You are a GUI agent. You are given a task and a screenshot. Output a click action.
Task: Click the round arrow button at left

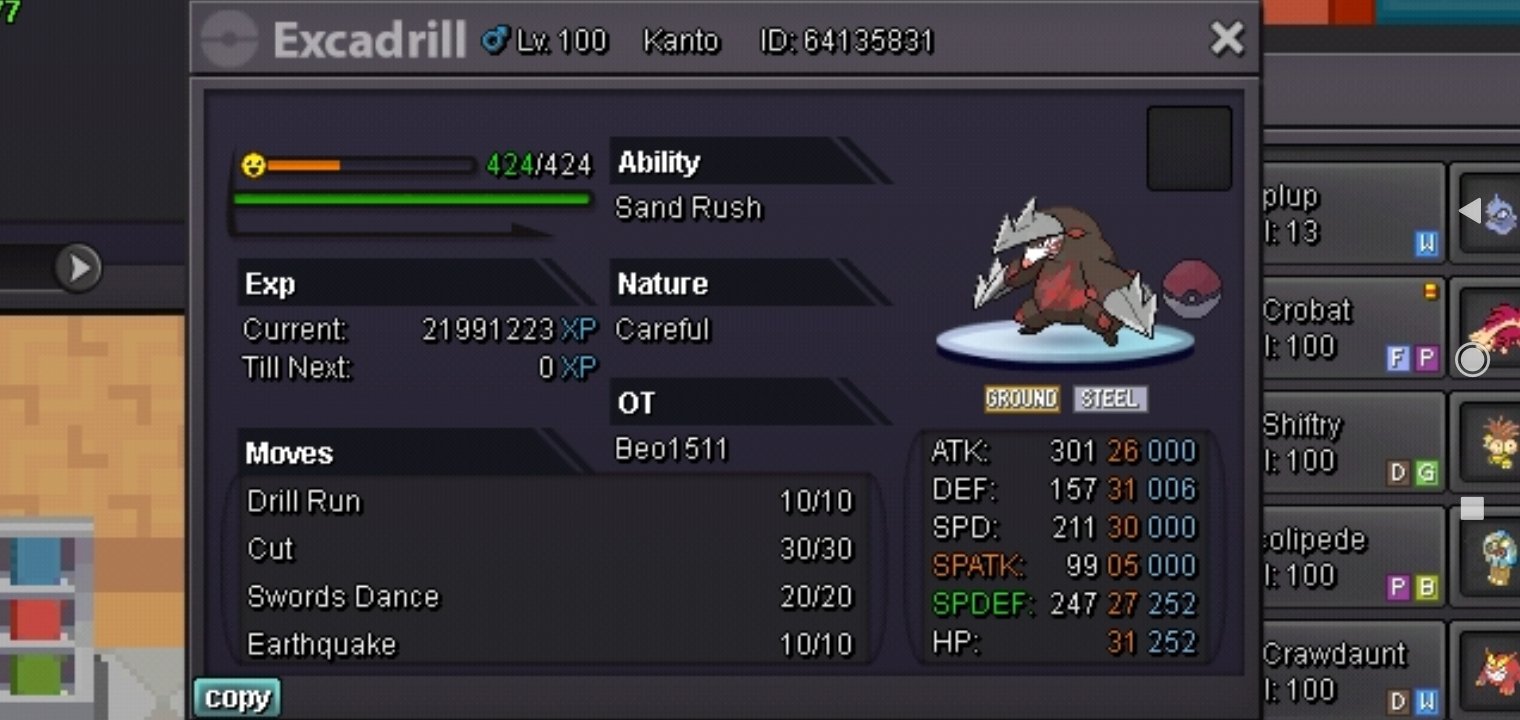[78, 267]
